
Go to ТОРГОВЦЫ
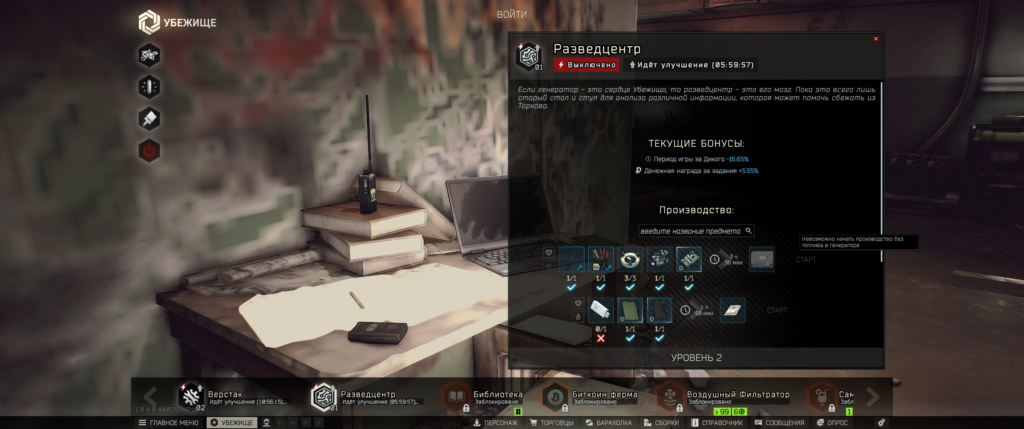(552, 423)
